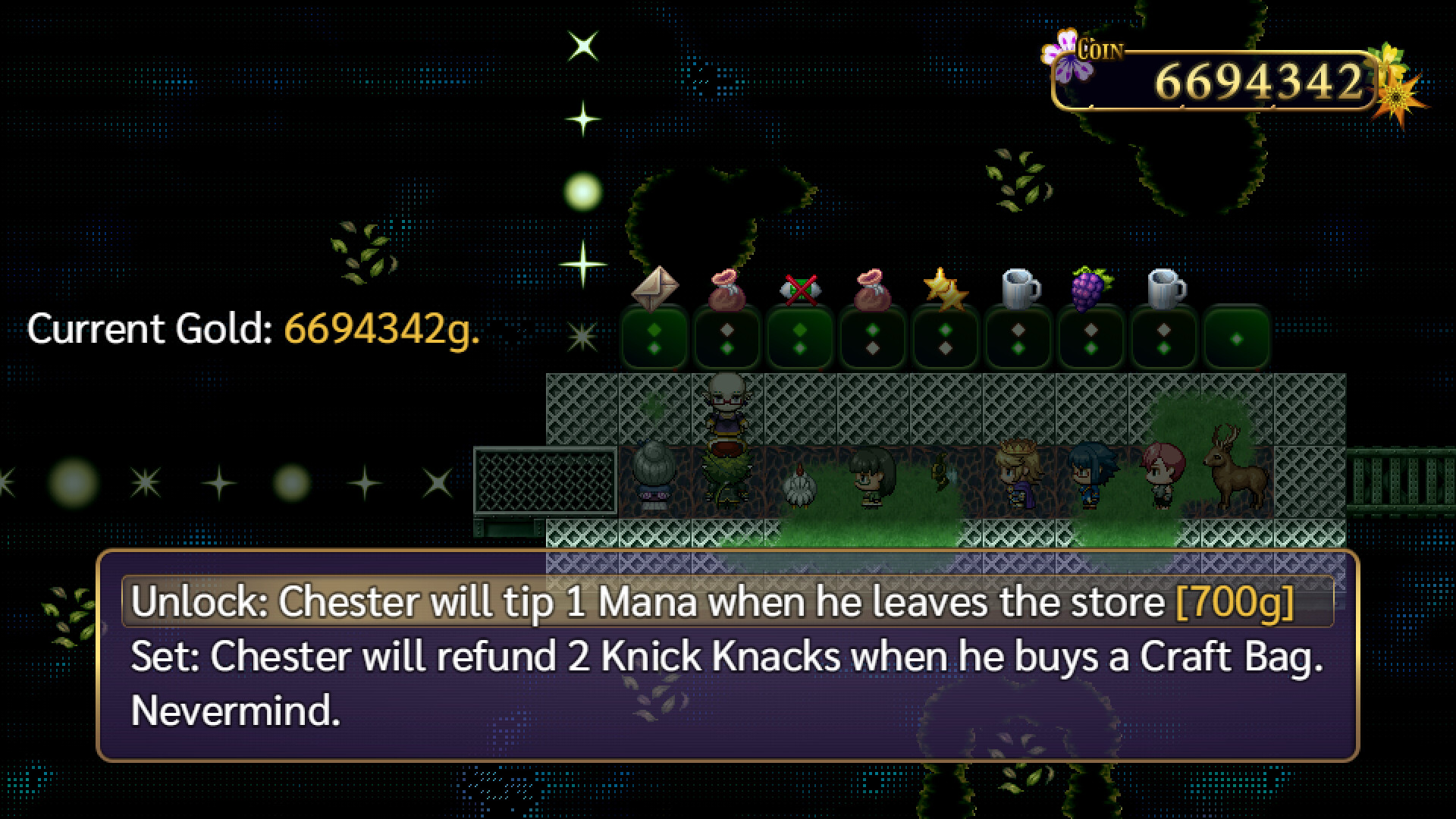The height and width of the screenshot is (819, 1456).
Task: Click the Current Gold text label
Action: tap(152, 330)
